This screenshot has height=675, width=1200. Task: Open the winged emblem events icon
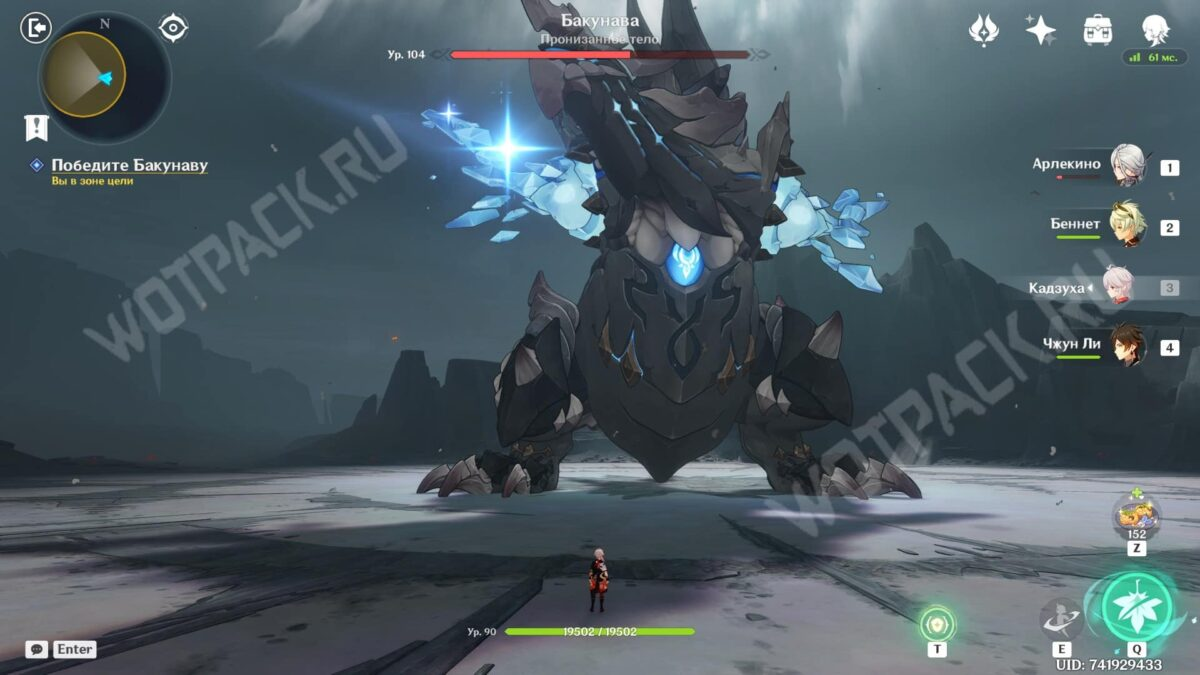(x=984, y=30)
